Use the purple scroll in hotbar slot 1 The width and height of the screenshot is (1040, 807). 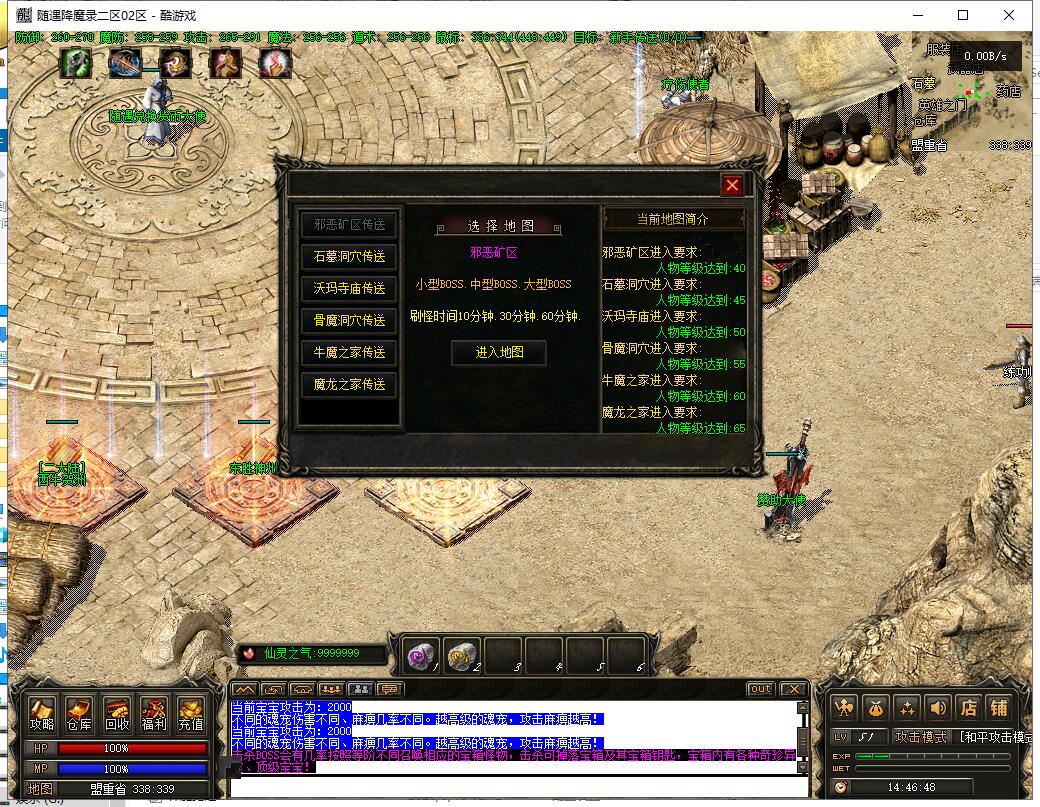click(421, 655)
